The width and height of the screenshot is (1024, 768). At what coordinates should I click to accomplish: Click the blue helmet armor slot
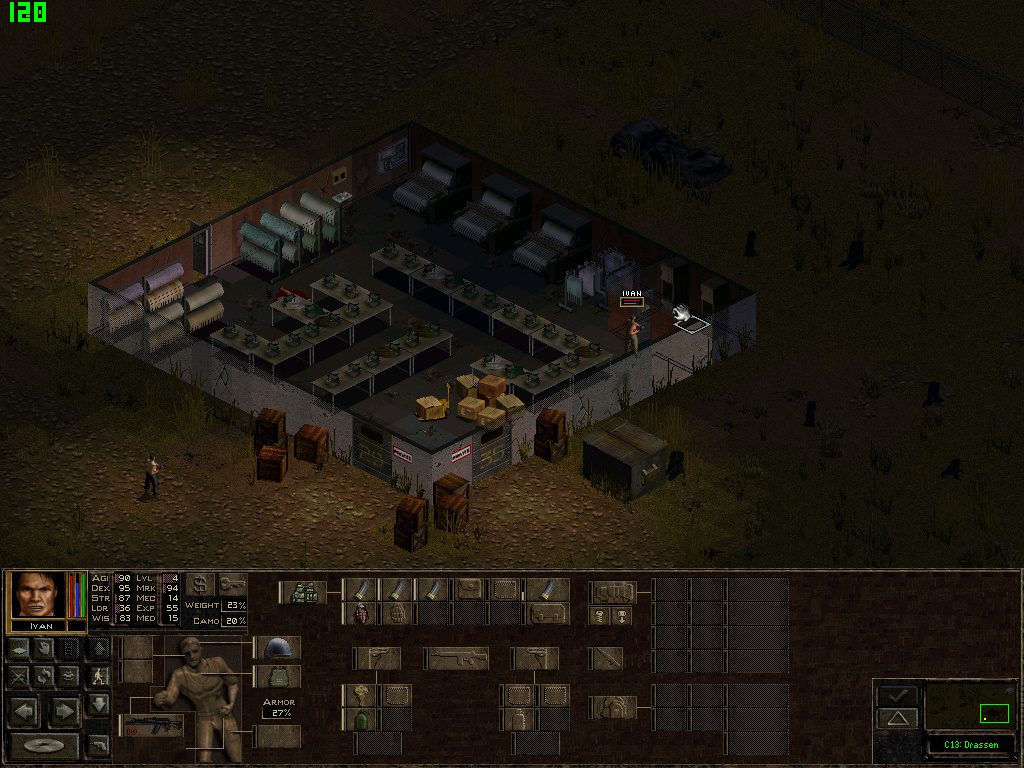coord(277,648)
